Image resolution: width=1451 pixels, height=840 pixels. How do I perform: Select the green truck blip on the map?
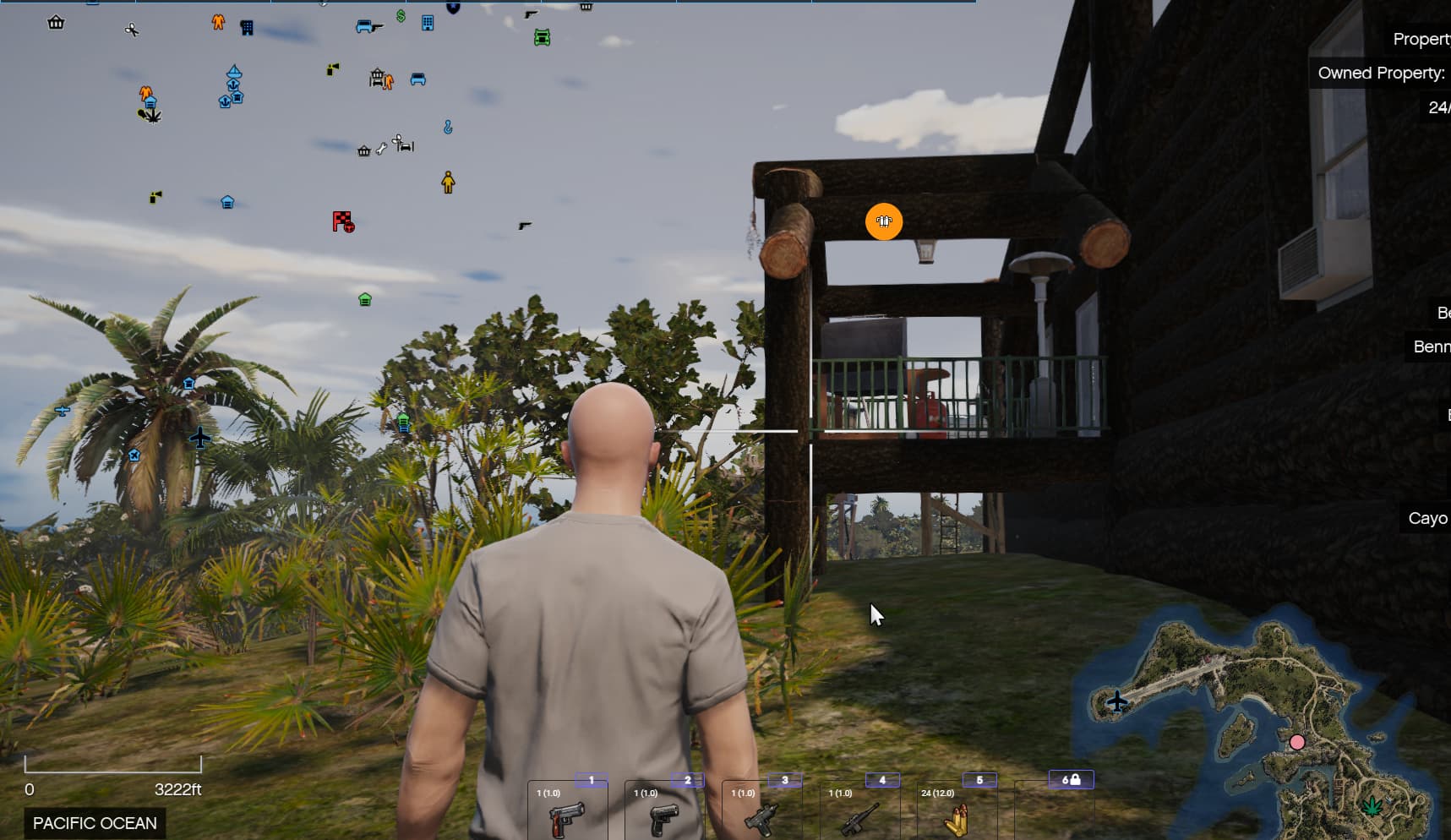pyautogui.click(x=542, y=38)
